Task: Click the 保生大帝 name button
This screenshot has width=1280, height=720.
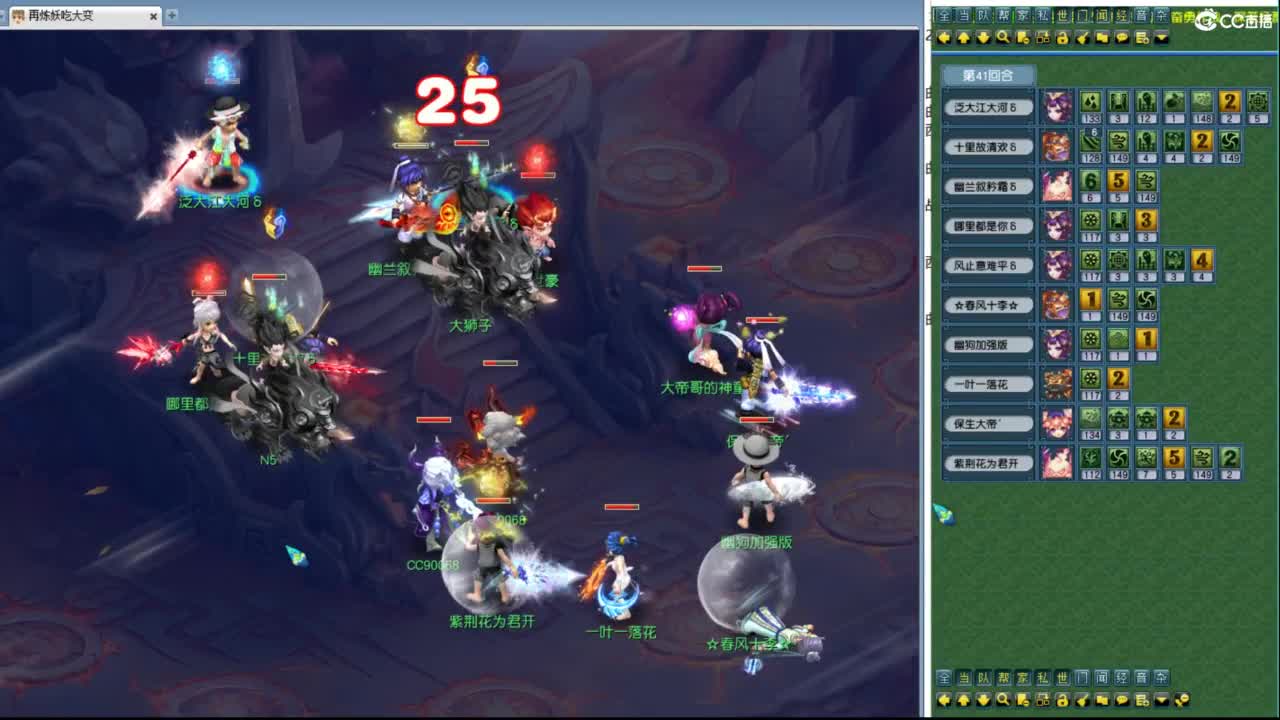Action: pos(989,424)
